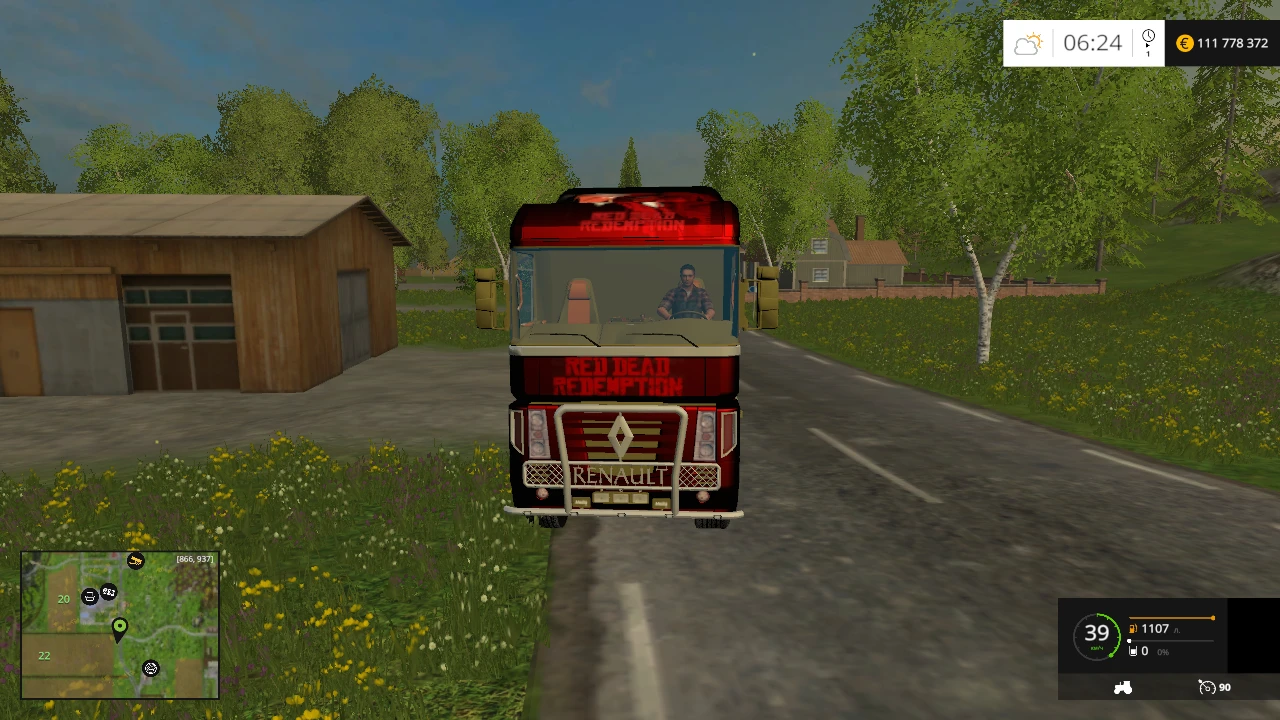1280x720 pixels.
Task: Select the fuel pump icon next to 1107
Action: pyautogui.click(x=1132, y=629)
